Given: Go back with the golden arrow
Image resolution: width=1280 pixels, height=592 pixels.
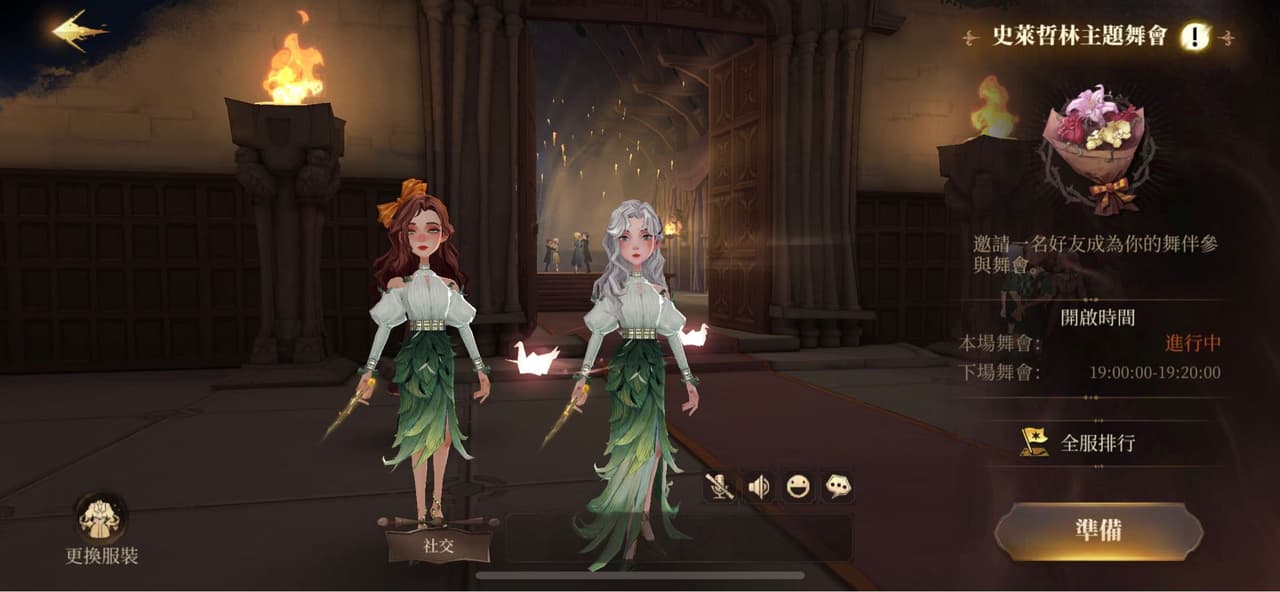Looking at the screenshot, I should tap(80, 30).
